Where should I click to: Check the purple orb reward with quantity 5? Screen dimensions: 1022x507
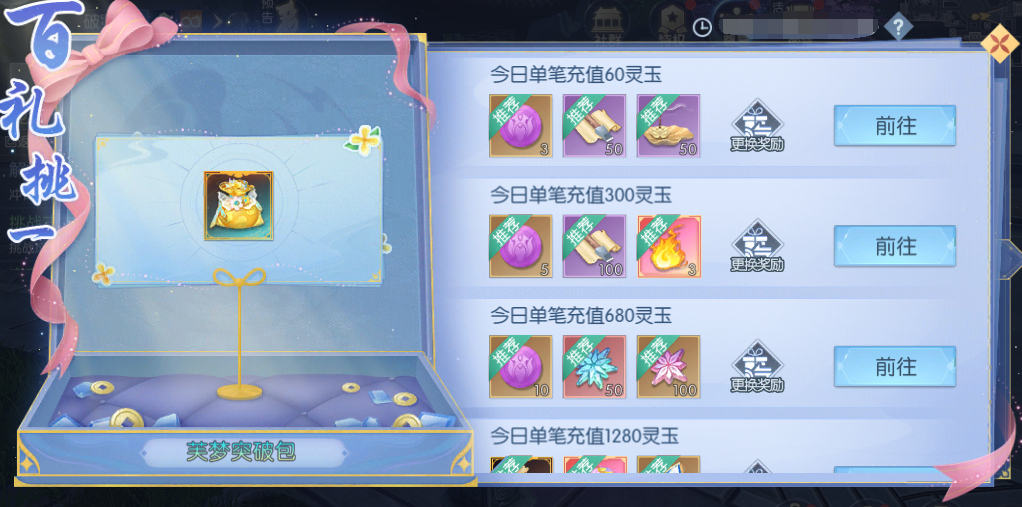(x=520, y=246)
